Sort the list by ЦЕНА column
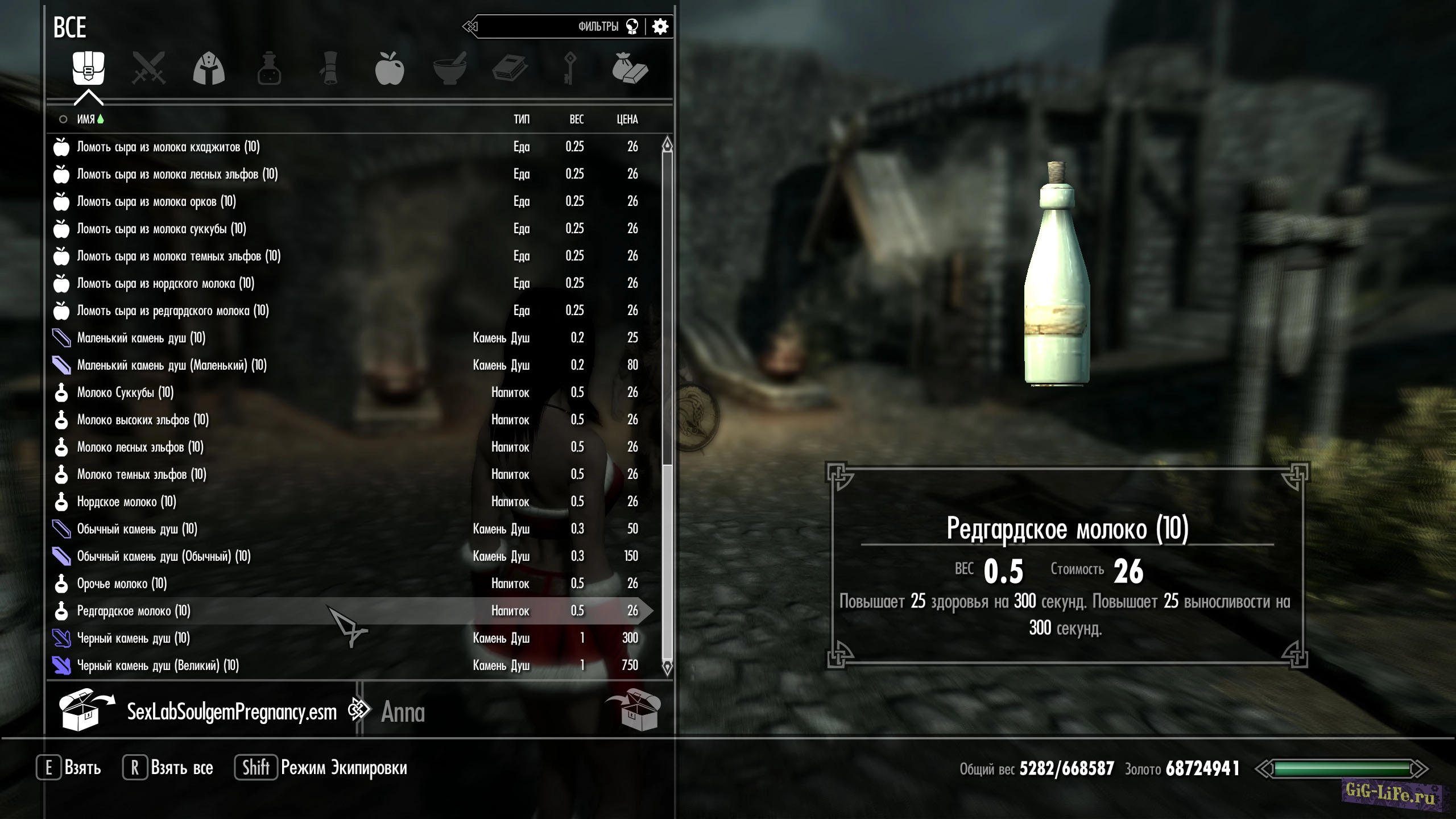This screenshot has height=819, width=1456. click(627, 119)
